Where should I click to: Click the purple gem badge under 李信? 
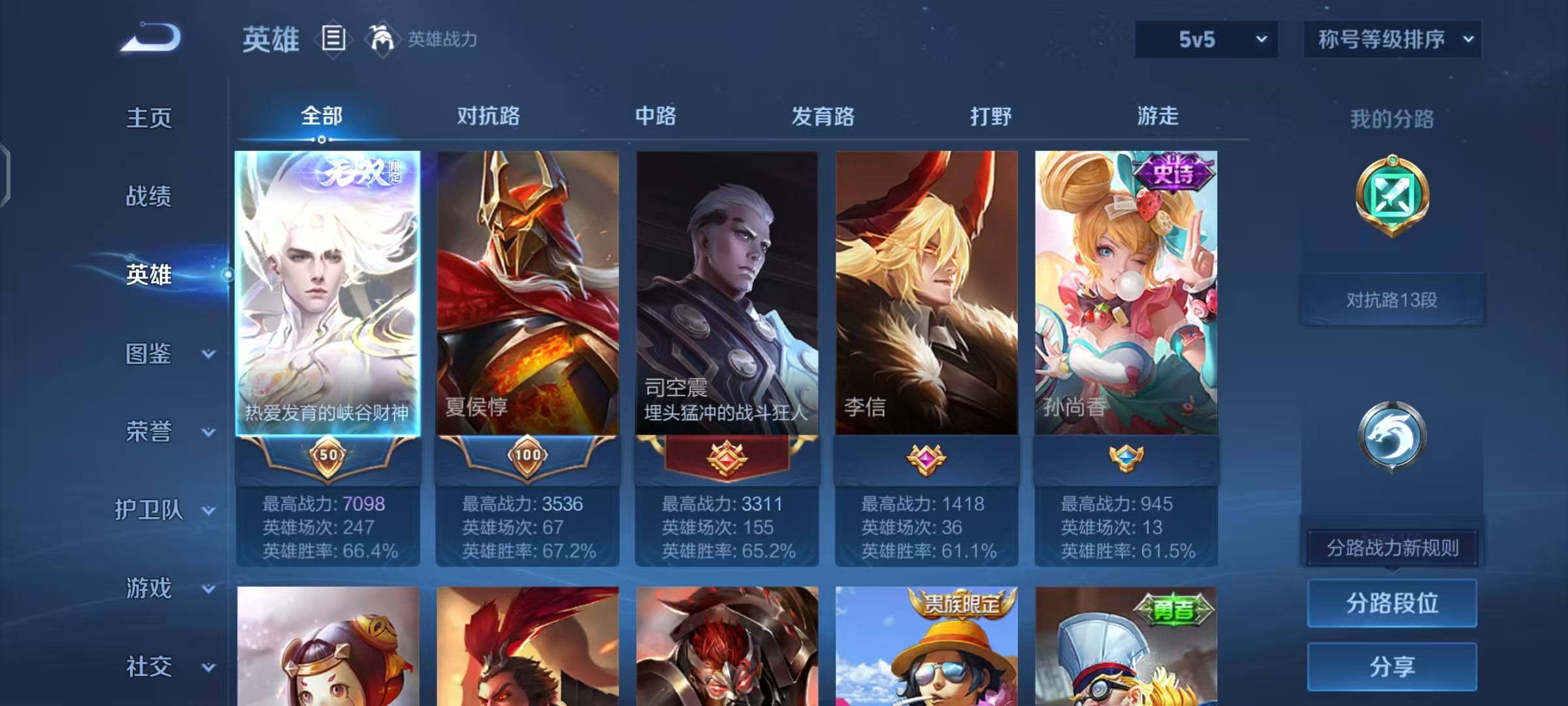click(x=926, y=459)
